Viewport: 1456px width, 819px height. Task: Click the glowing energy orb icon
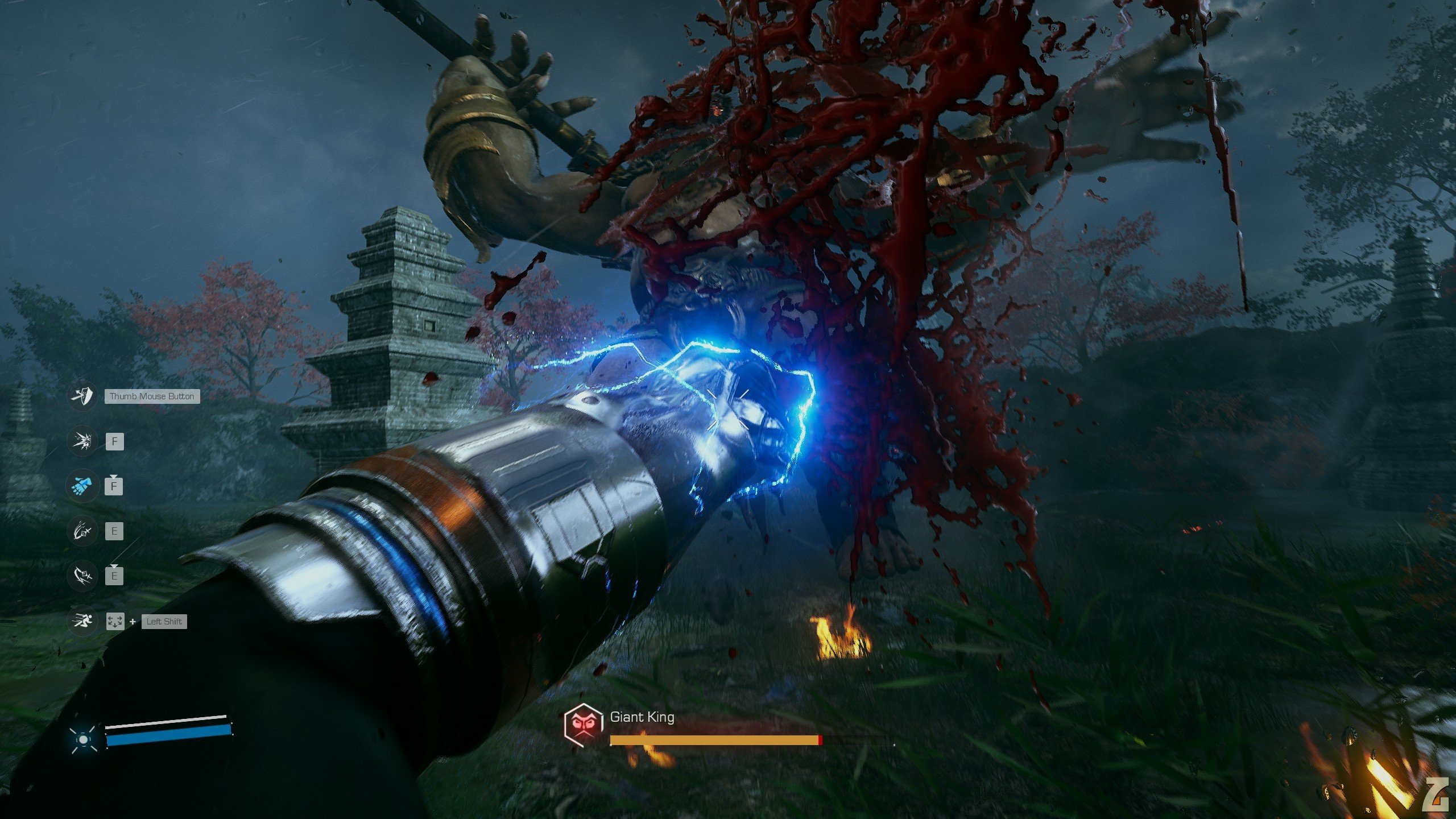click(83, 739)
